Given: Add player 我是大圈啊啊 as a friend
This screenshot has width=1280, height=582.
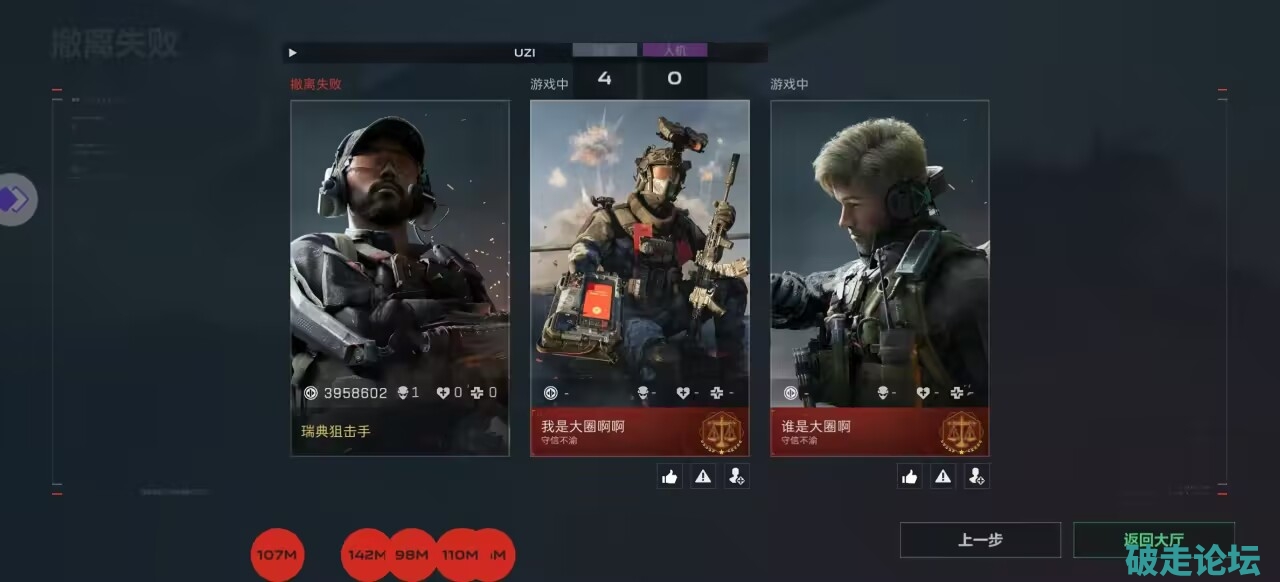Looking at the screenshot, I should click(737, 477).
